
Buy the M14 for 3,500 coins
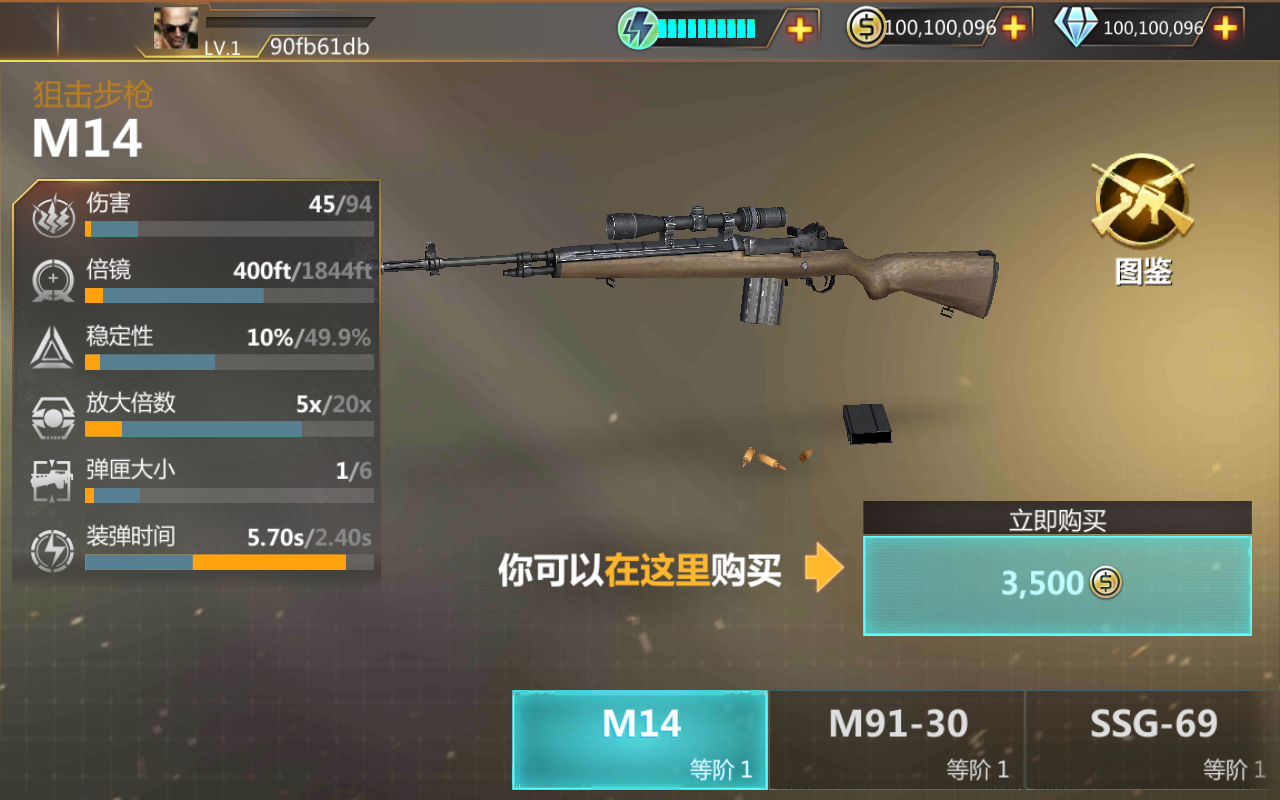tap(1057, 583)
